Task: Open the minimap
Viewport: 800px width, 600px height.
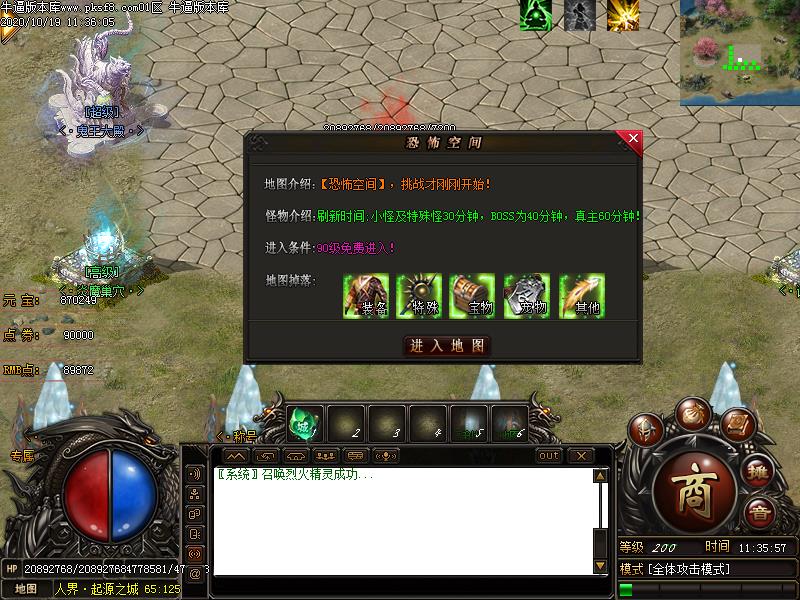Action: coord(740,52)
